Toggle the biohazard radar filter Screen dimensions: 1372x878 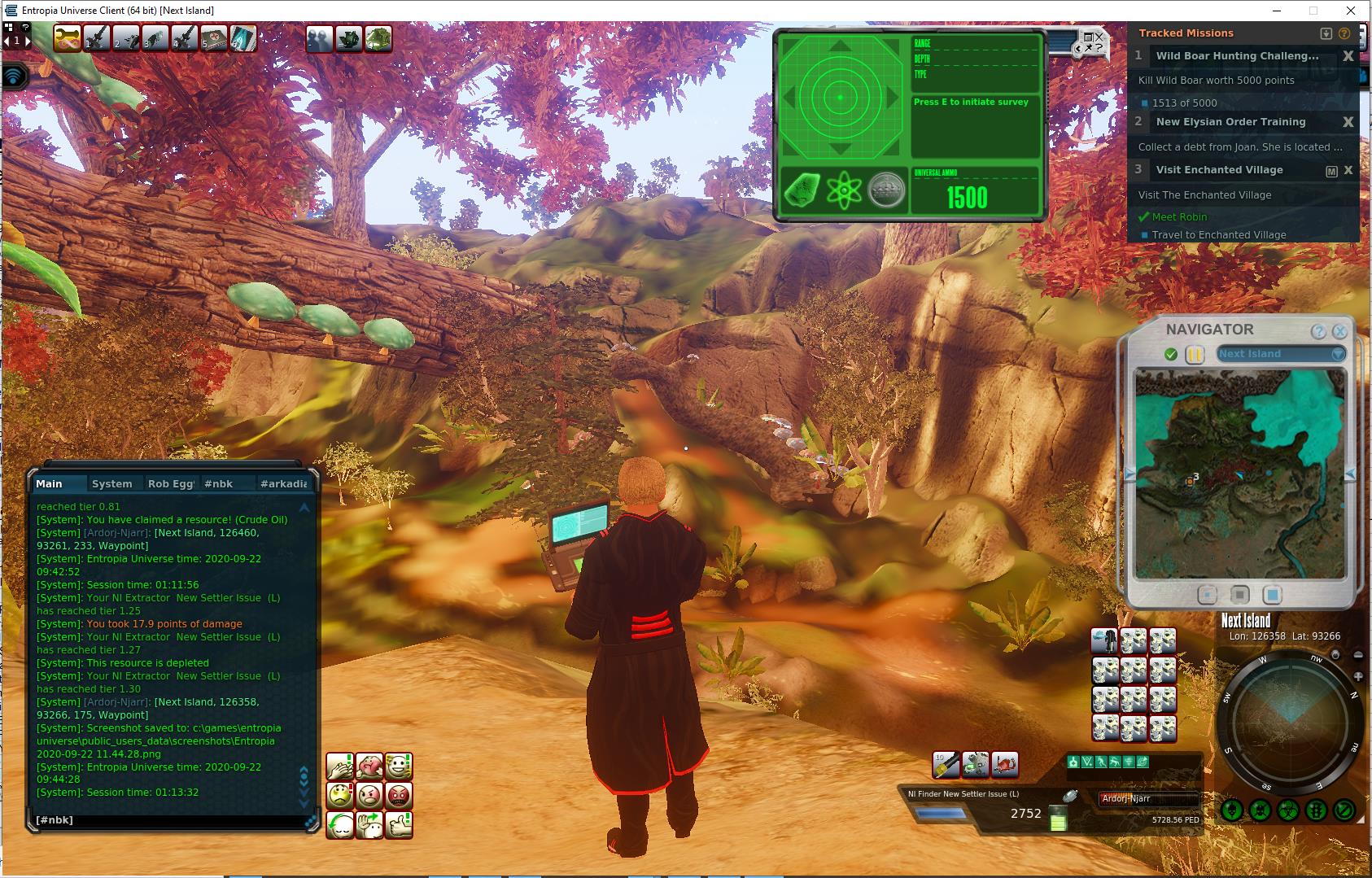click(x=1288, y=810)
